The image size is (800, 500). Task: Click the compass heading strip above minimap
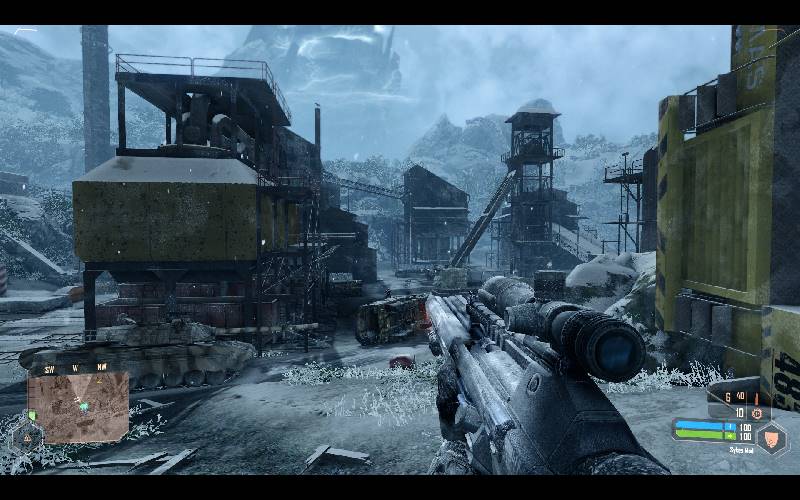(x=76, y=367)
